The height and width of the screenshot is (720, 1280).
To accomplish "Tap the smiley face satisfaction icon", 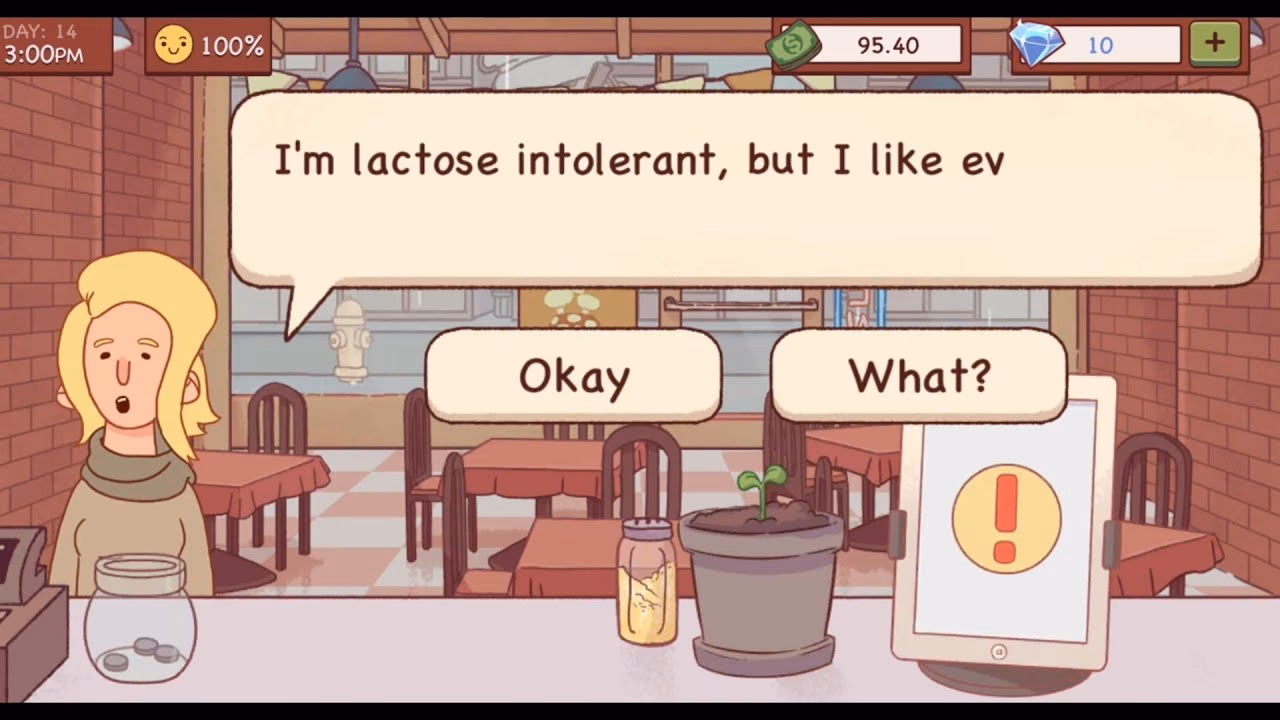I will [175, 42].
